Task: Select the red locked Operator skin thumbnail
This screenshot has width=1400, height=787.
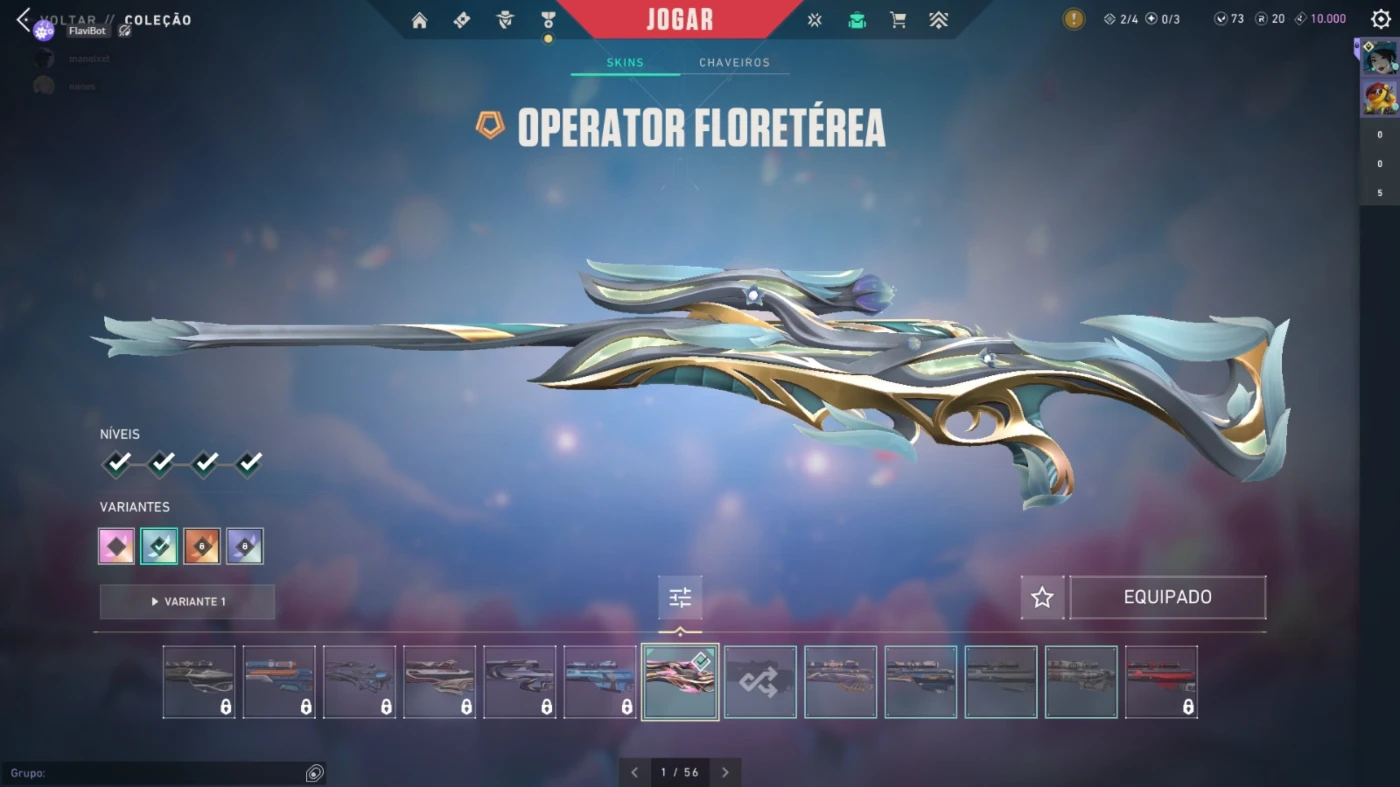Action: click(x=1161, y=682)
